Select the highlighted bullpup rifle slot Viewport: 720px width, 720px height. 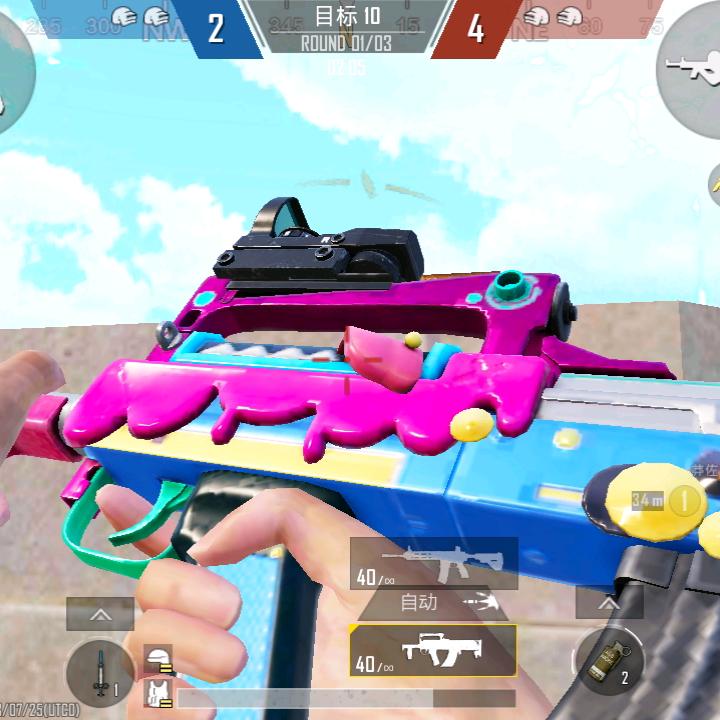click(x=434, y=650)
